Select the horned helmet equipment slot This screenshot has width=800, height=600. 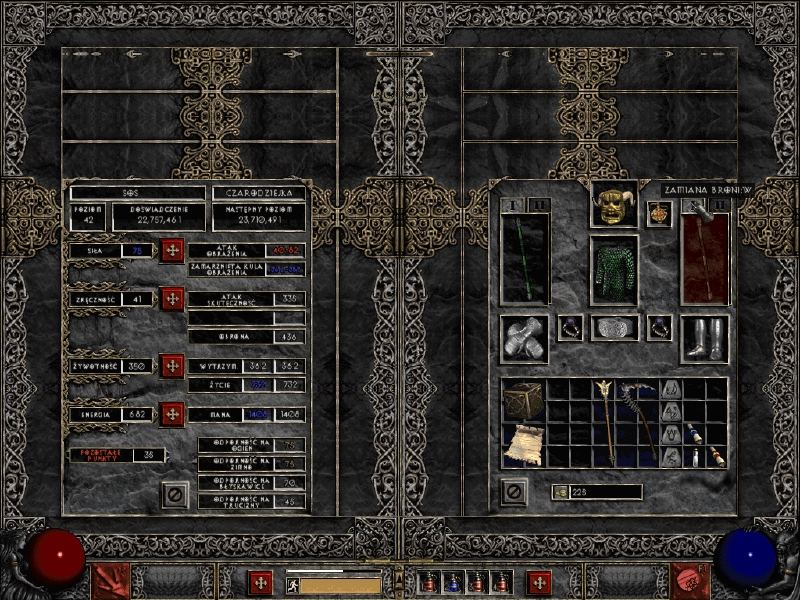(x=613, y=205)
